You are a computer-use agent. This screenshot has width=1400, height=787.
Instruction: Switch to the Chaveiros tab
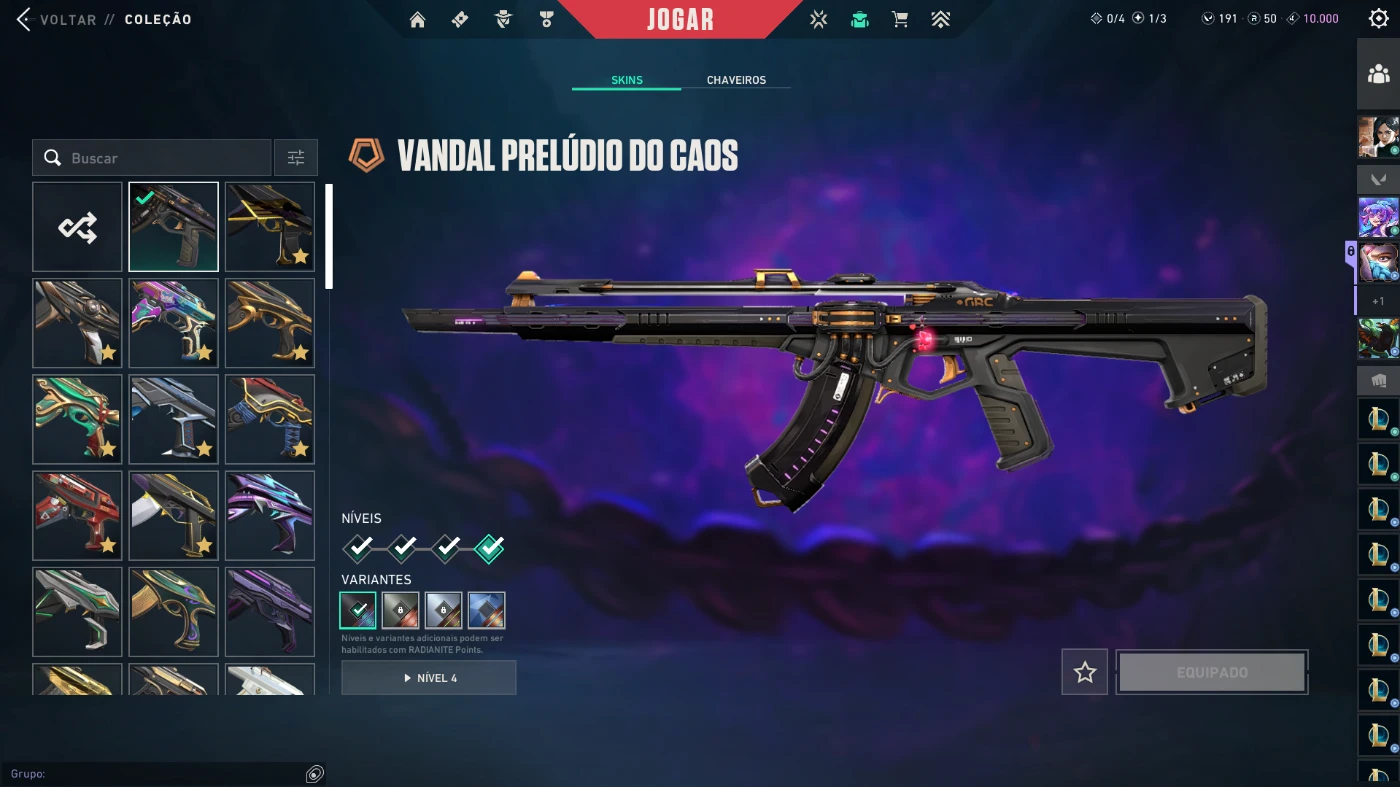(736, 80)
